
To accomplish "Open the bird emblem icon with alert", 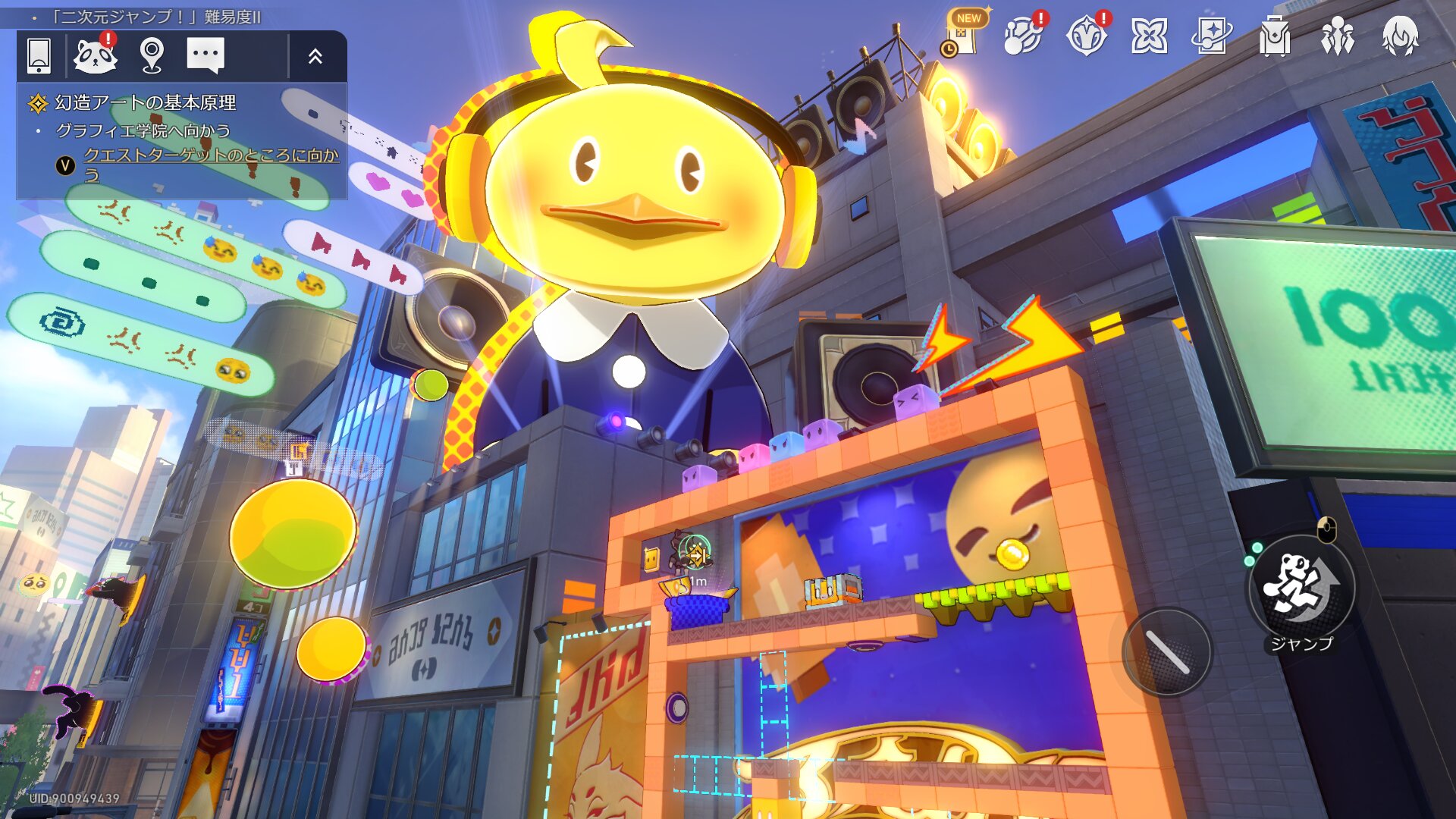I will tap(1087, 36).
